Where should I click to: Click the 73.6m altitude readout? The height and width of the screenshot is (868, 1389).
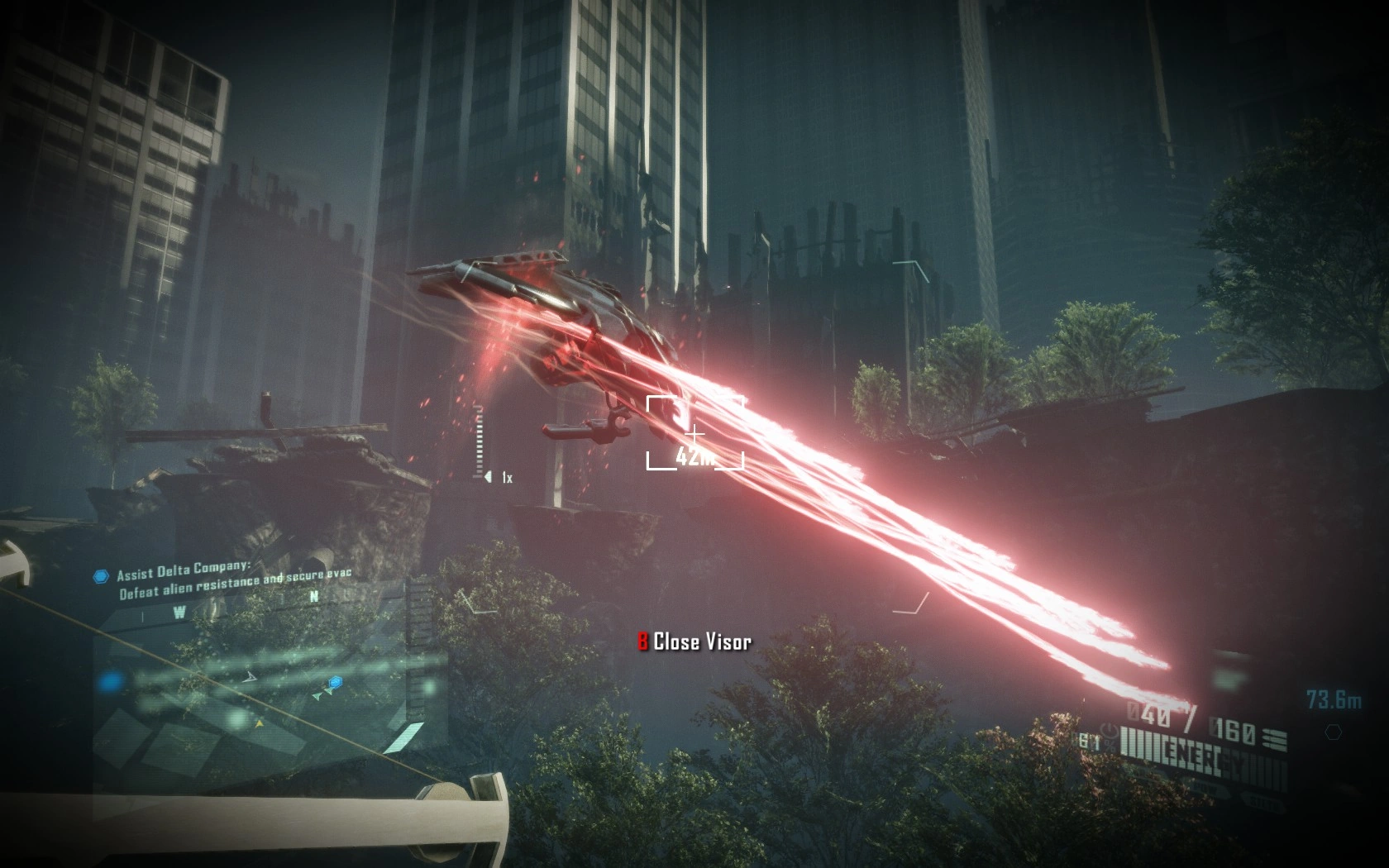[x=1333, y=699]
